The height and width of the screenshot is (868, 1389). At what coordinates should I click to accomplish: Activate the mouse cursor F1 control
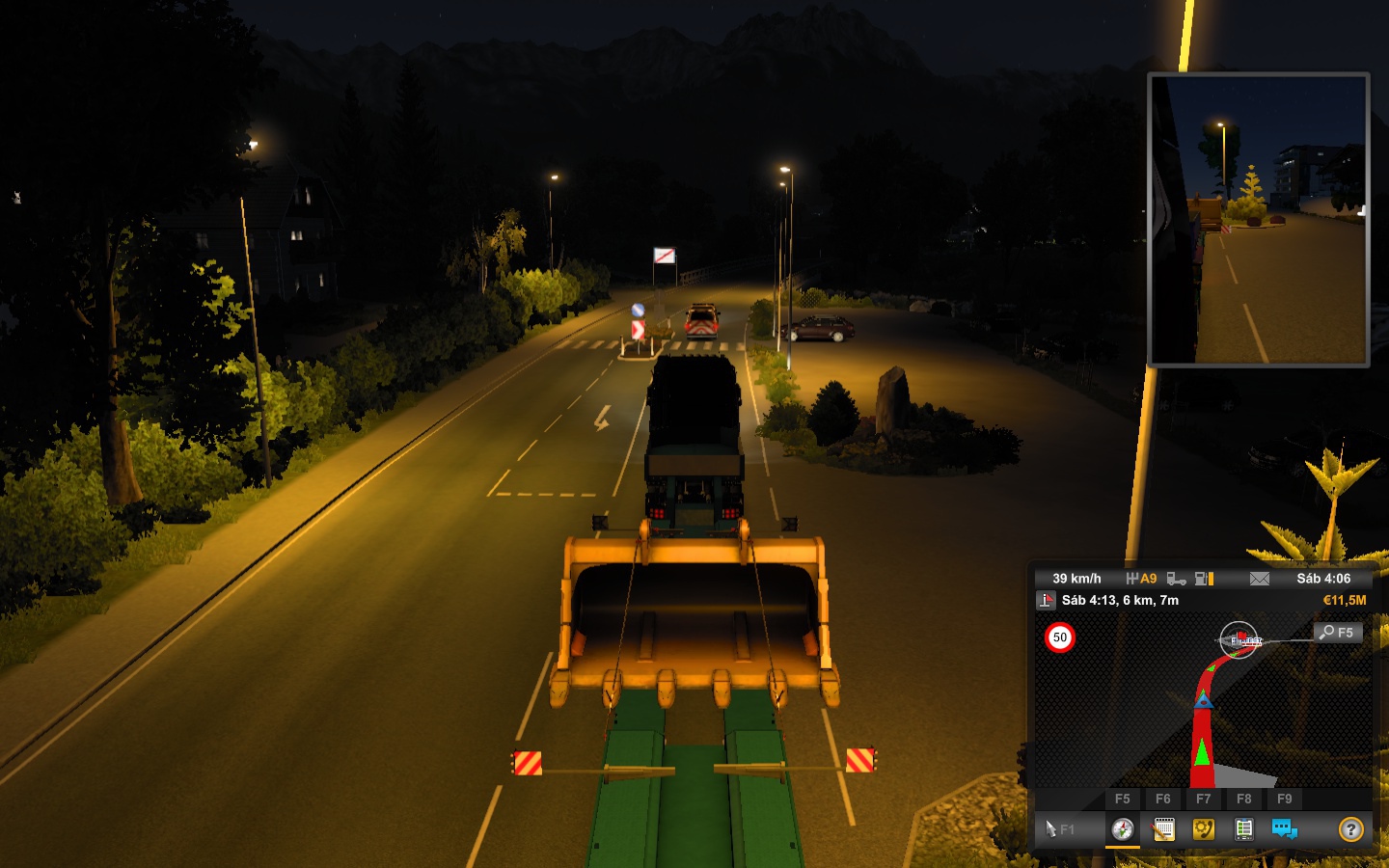tap(1059, 829)
